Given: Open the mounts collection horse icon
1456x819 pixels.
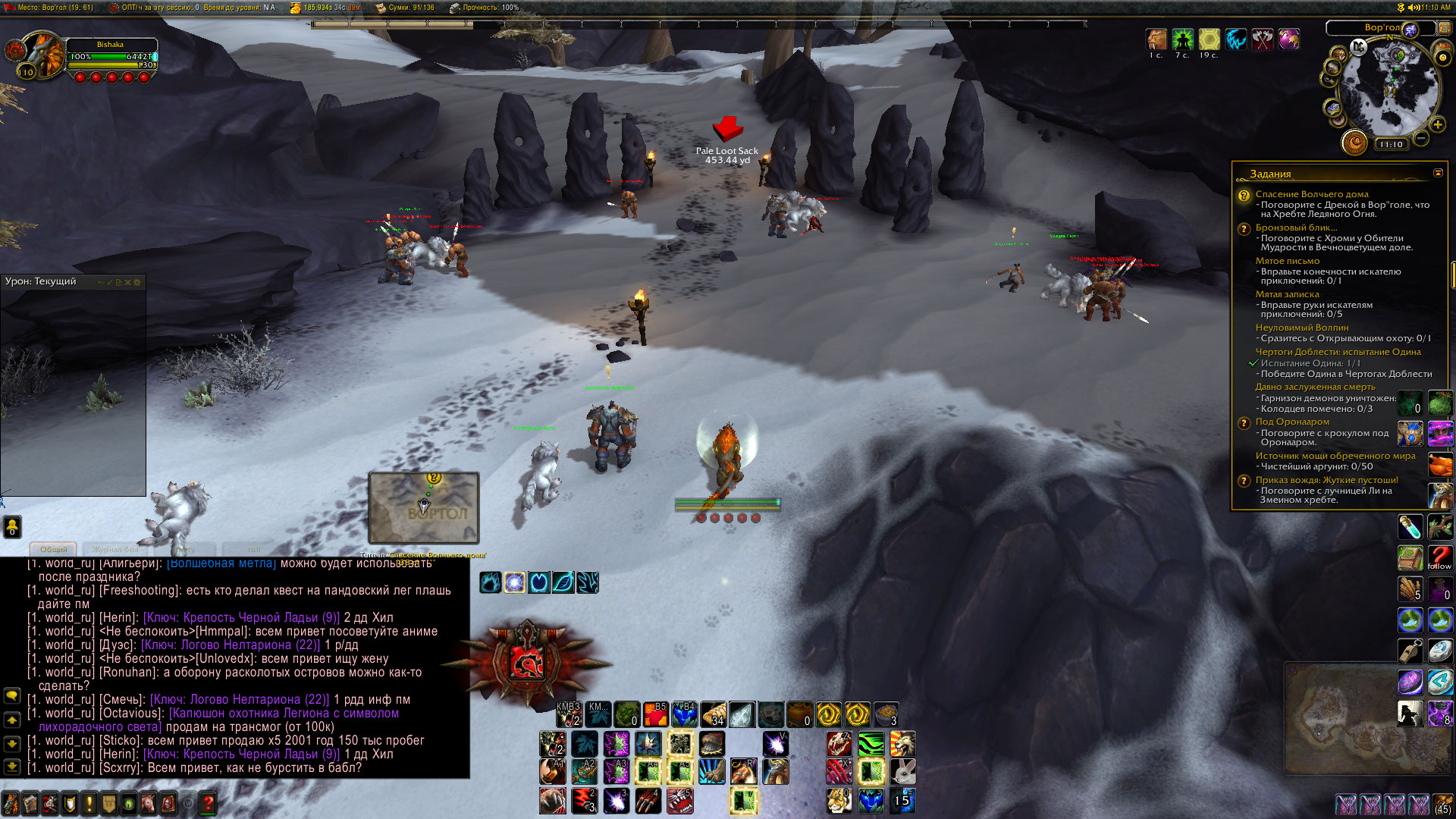Looking at the screenshot, I should point(148,803).
